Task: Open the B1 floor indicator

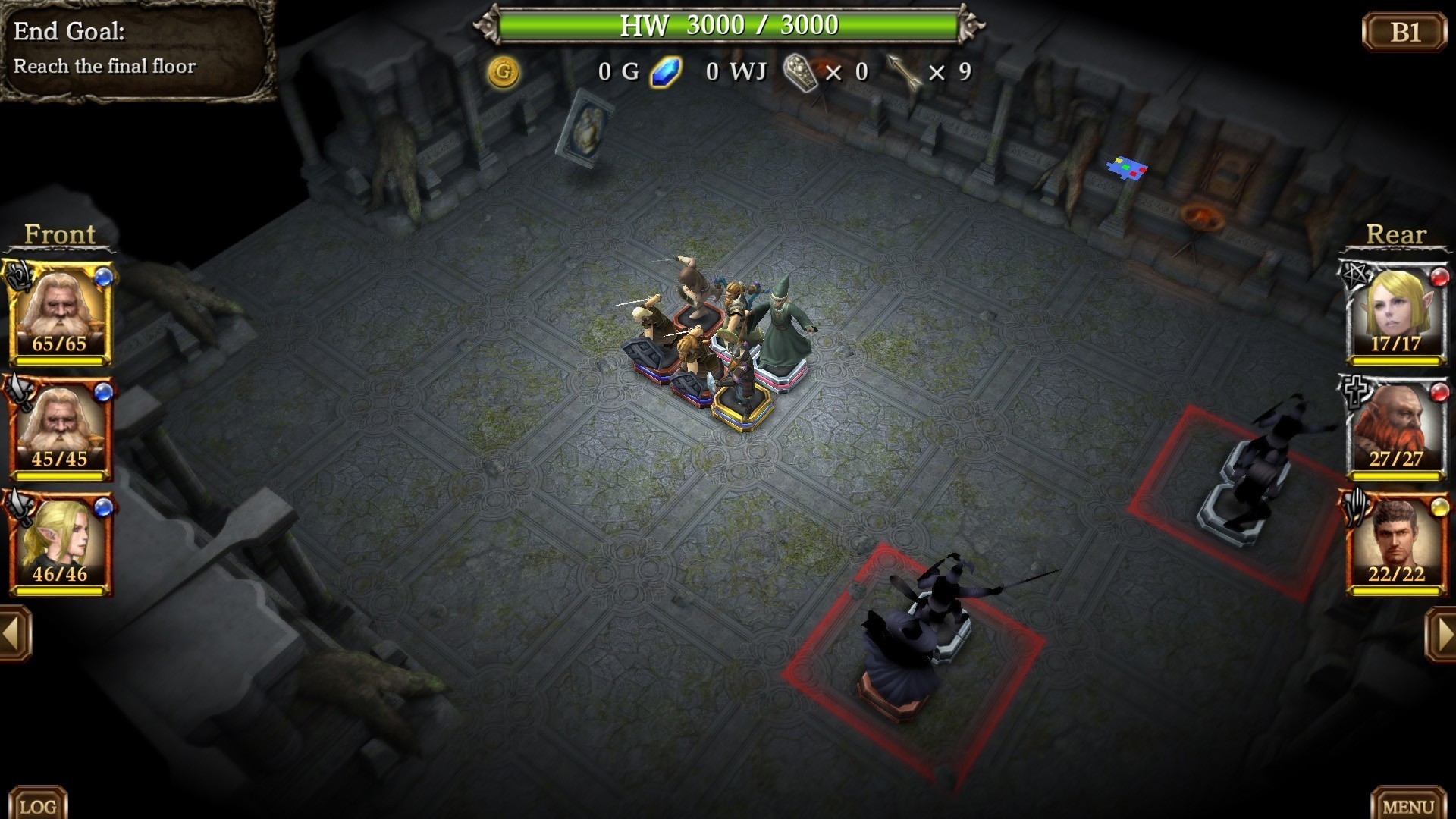Action: (1404, 32)
